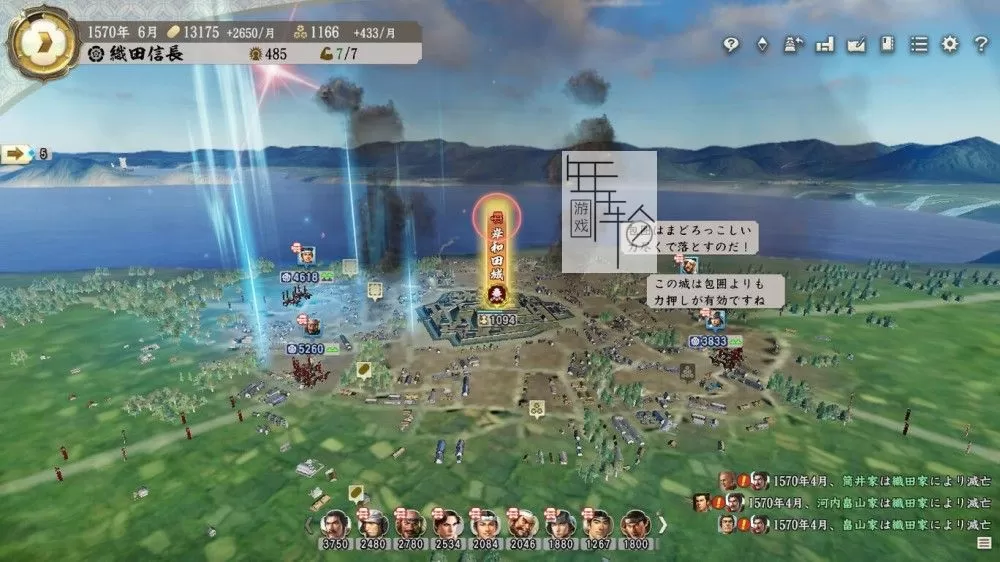Click the arrow queue tab showing 5
Viewport: 1000px width, 562px height.
click(25, 154)
